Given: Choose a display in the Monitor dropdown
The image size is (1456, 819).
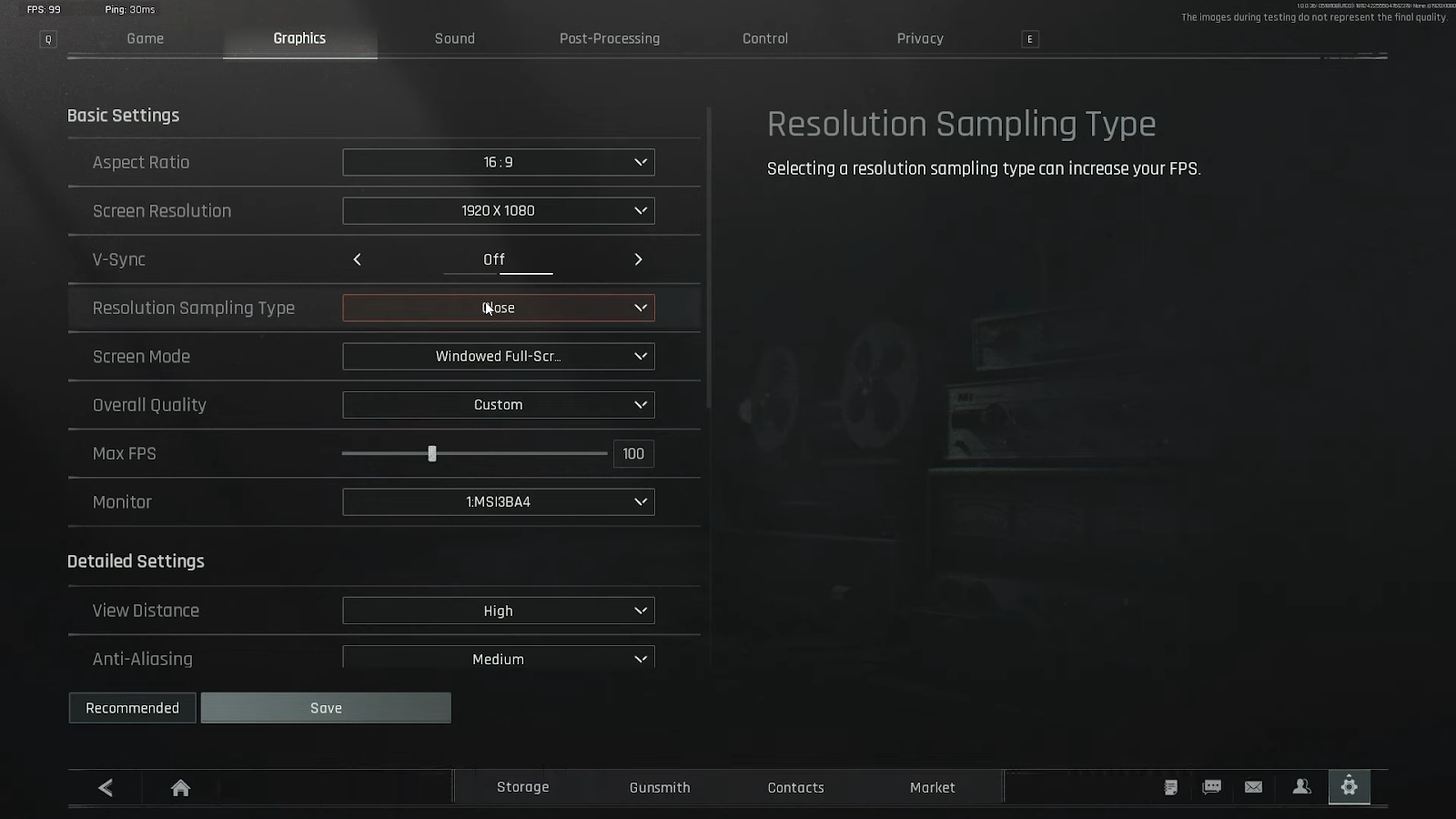Looking at the screenshot, I should [498, 502].
